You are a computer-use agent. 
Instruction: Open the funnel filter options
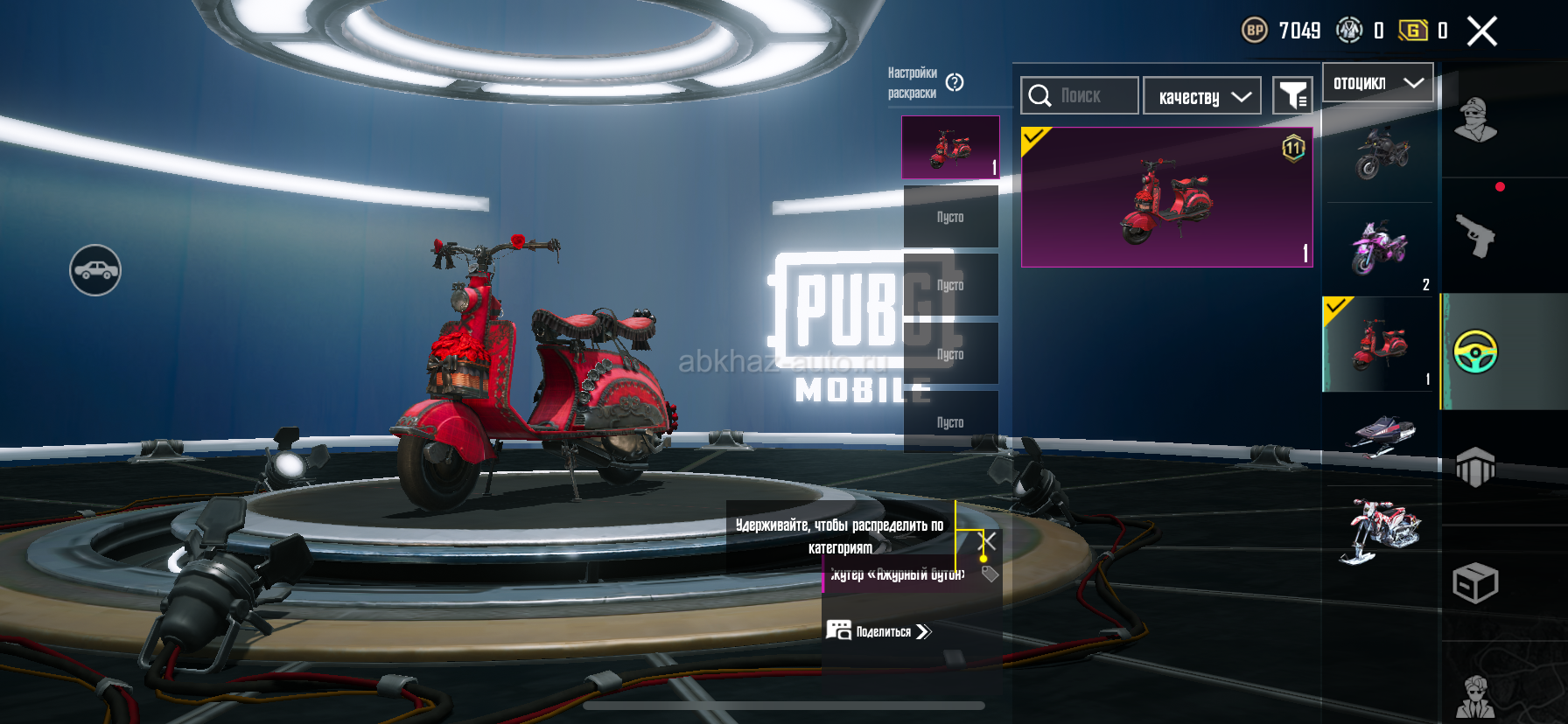1292,95
